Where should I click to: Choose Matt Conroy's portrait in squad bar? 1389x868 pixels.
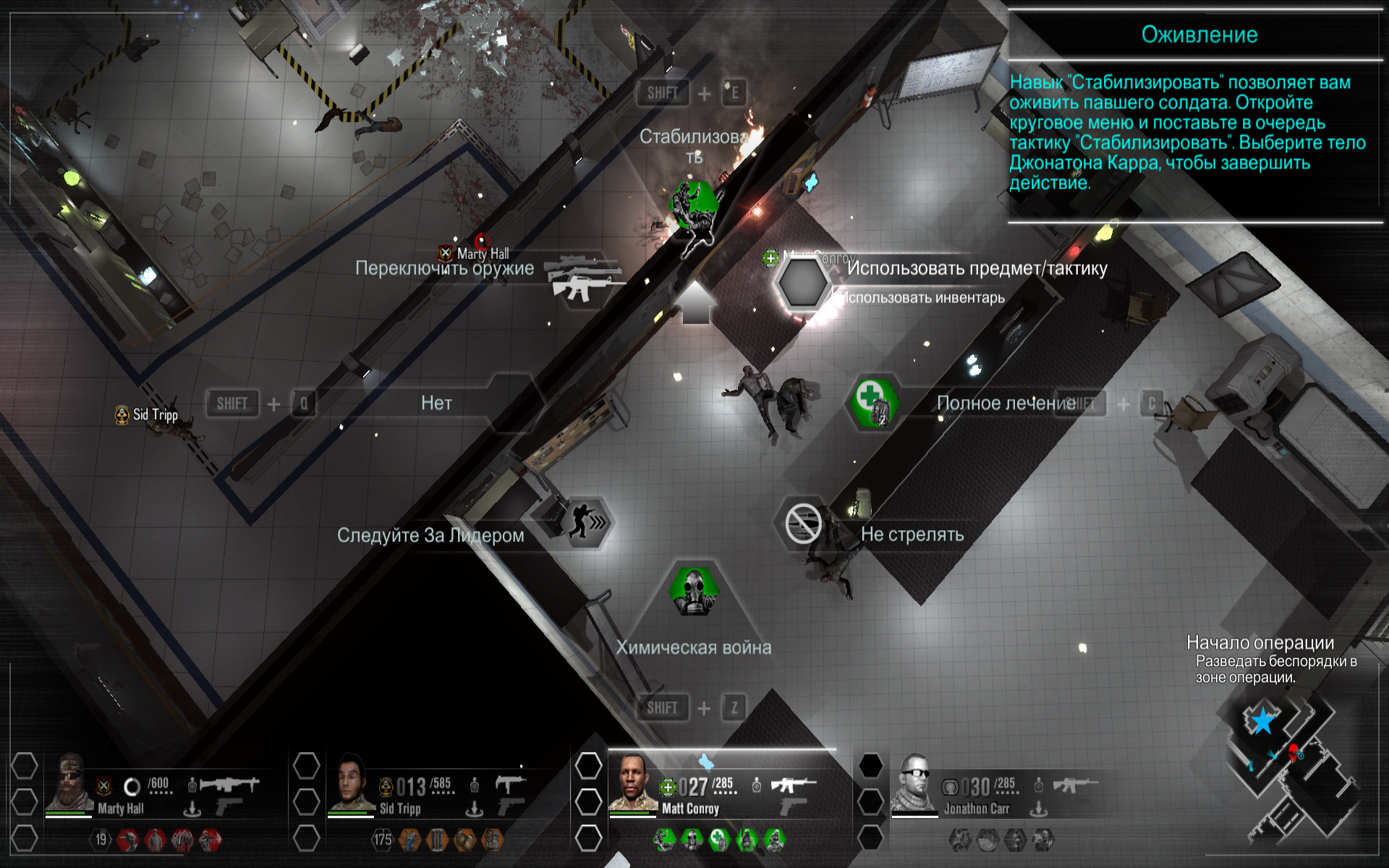click(632, 783)
